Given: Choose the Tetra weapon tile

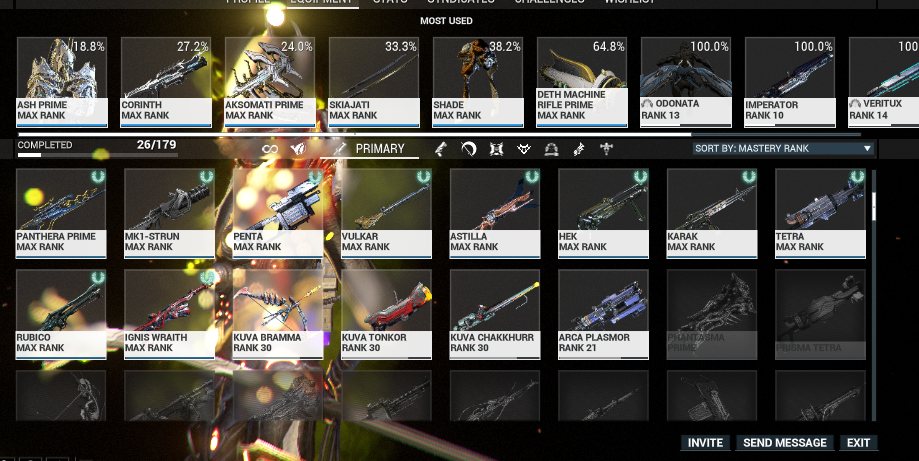Looking at the screenshot, I should (819, 212).
